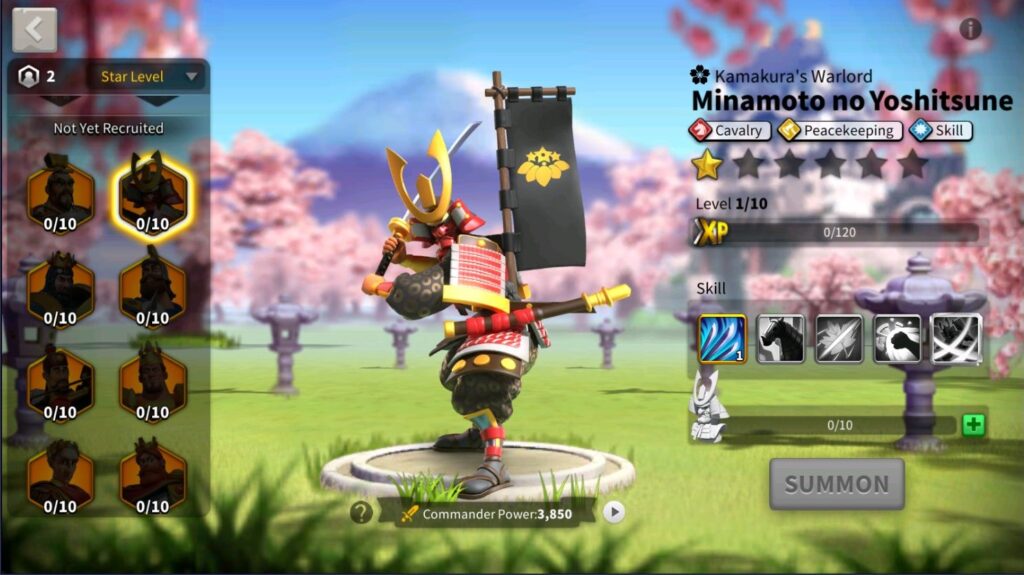The image size is (1024, 575).
Task: Show the Commander Power help question mark
Action: [x=361, y=513]
